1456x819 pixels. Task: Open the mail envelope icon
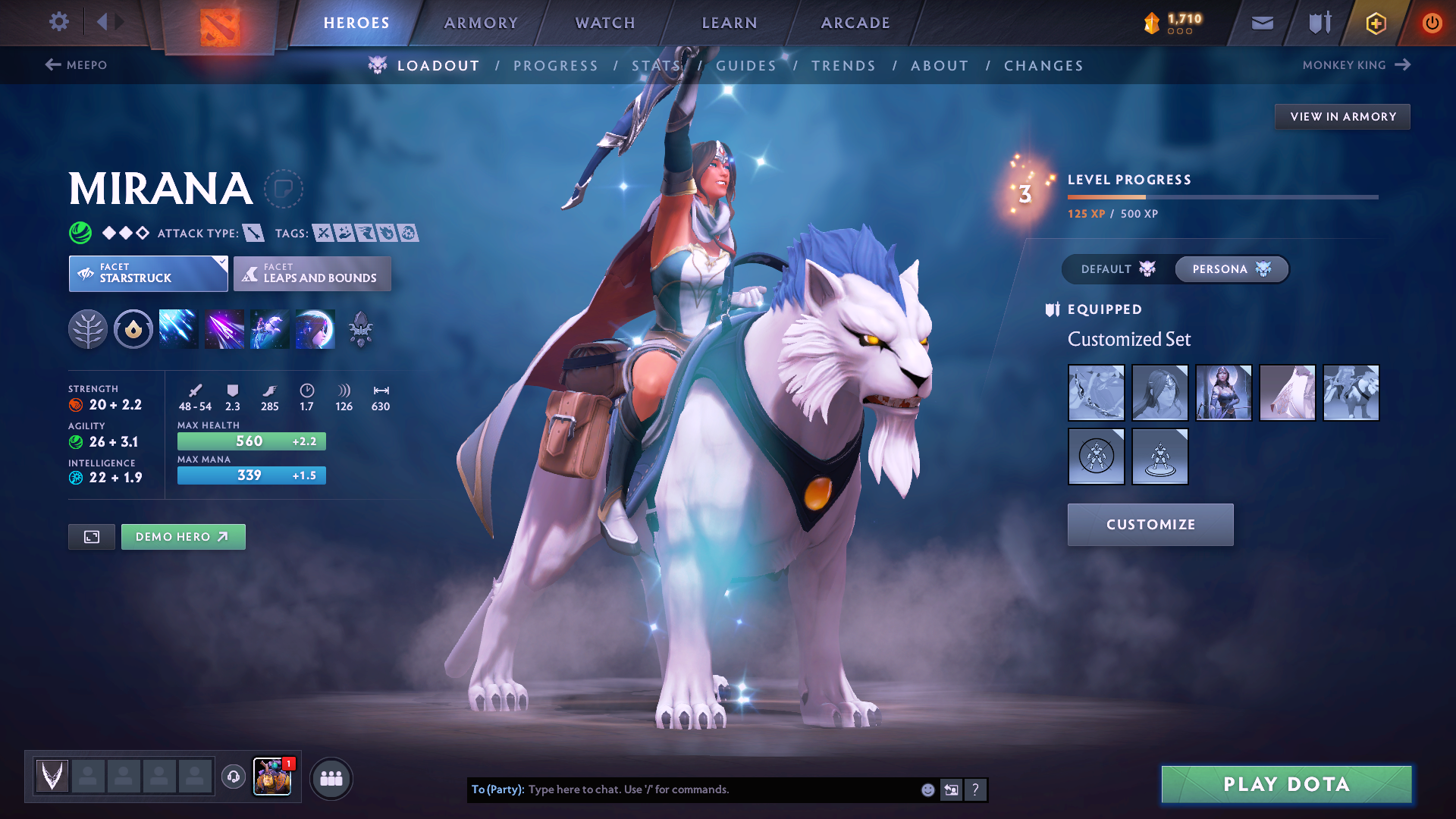1261,23
